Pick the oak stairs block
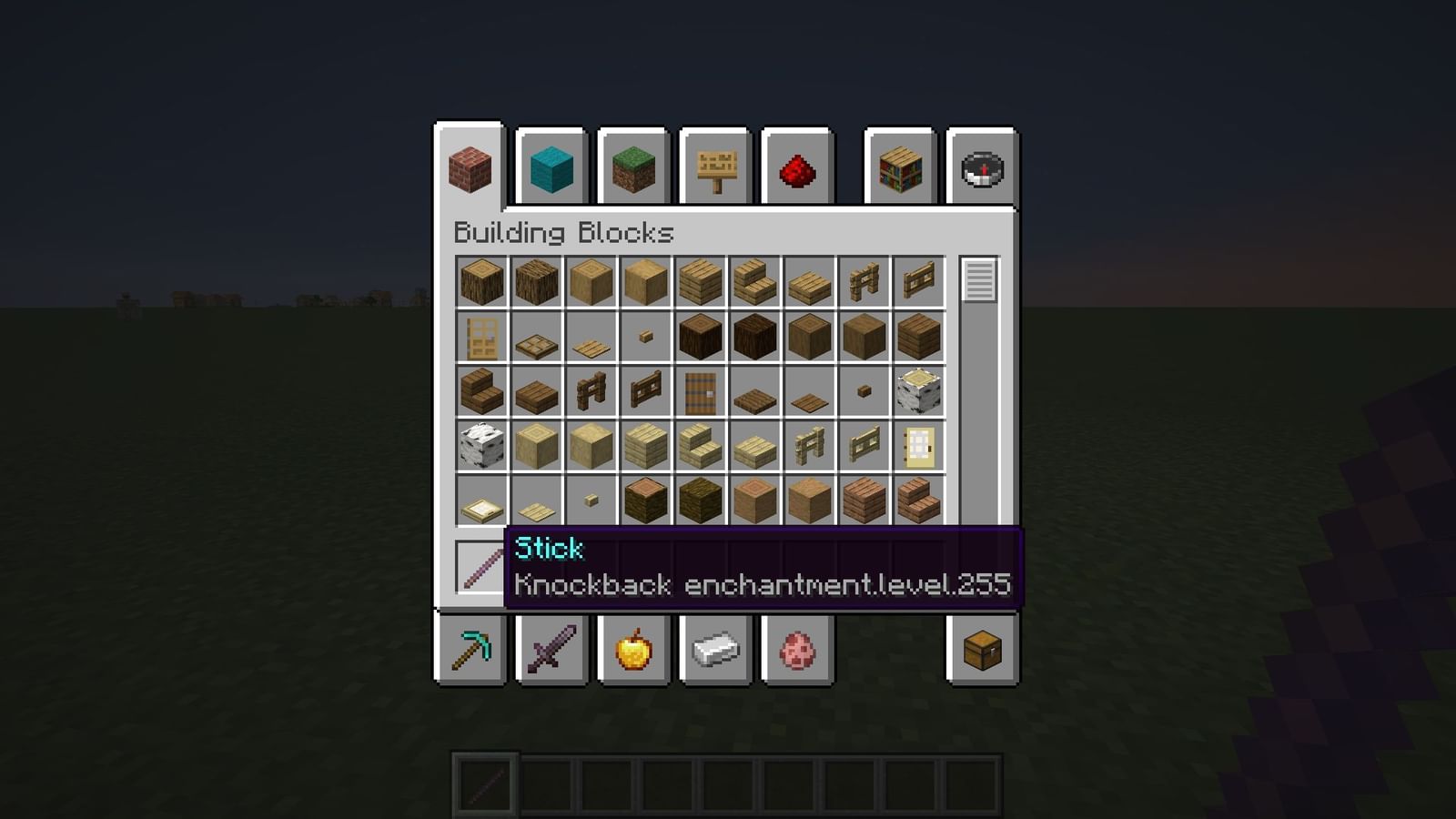The height and width of the screenshot is (819, 1456). click(754, 282)
